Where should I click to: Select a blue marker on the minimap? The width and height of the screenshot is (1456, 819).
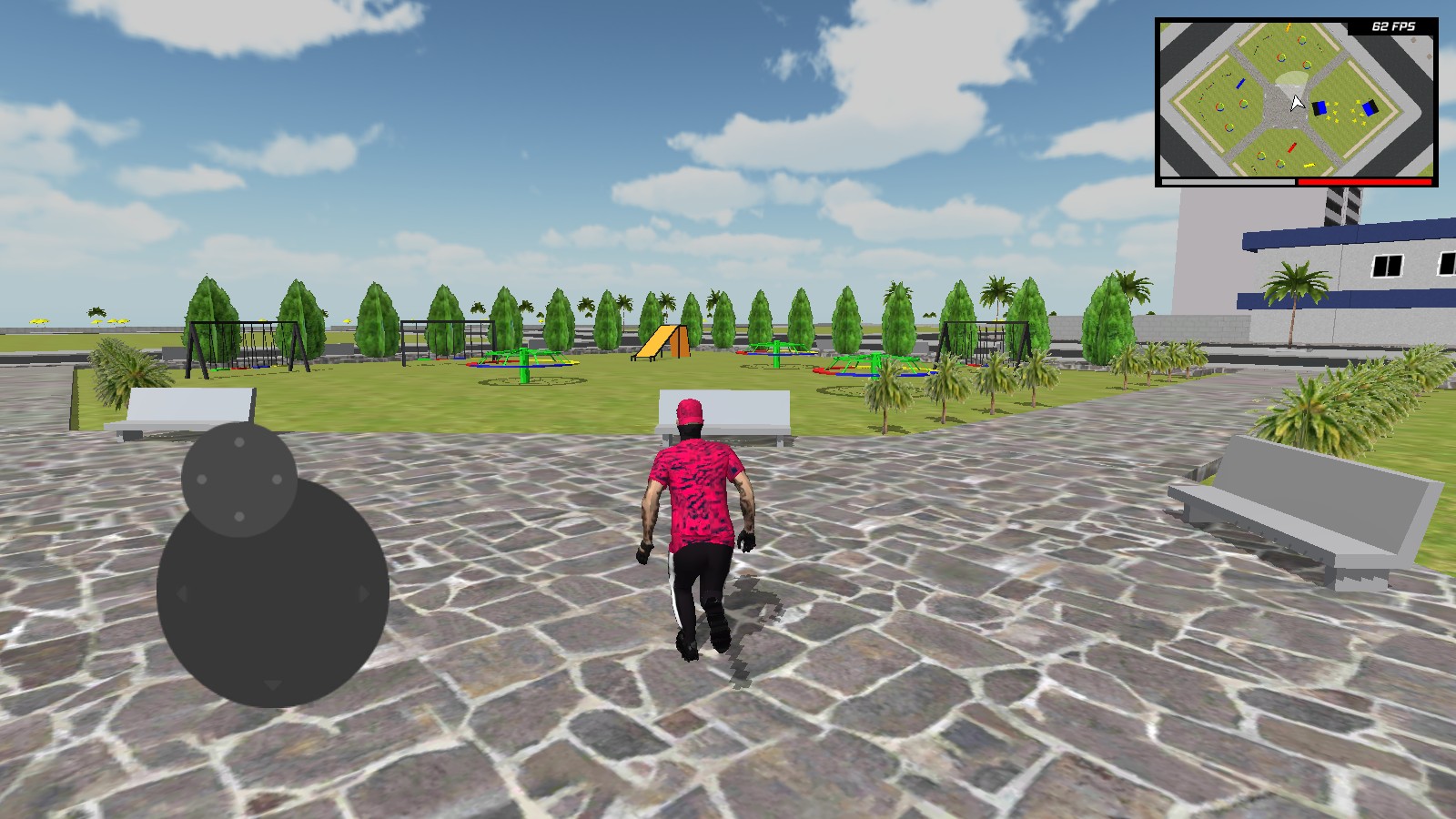pos(1321,107)
